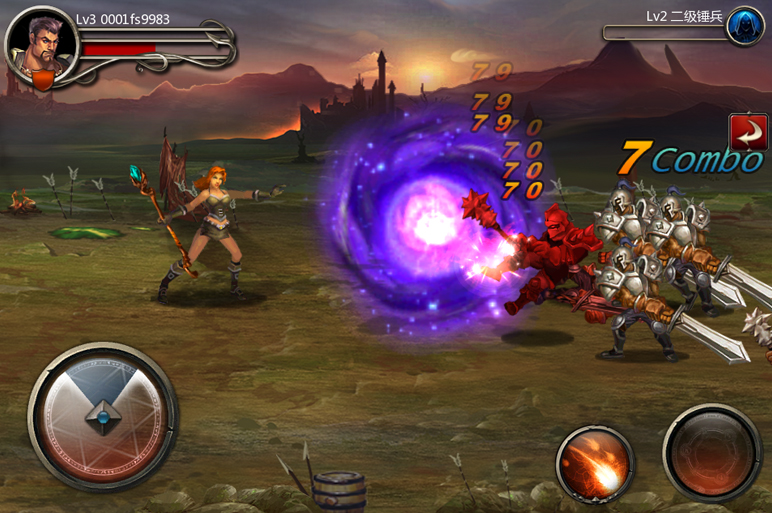
Task: Click the red arrow button above the combo
Action: [x=747, y=132]
